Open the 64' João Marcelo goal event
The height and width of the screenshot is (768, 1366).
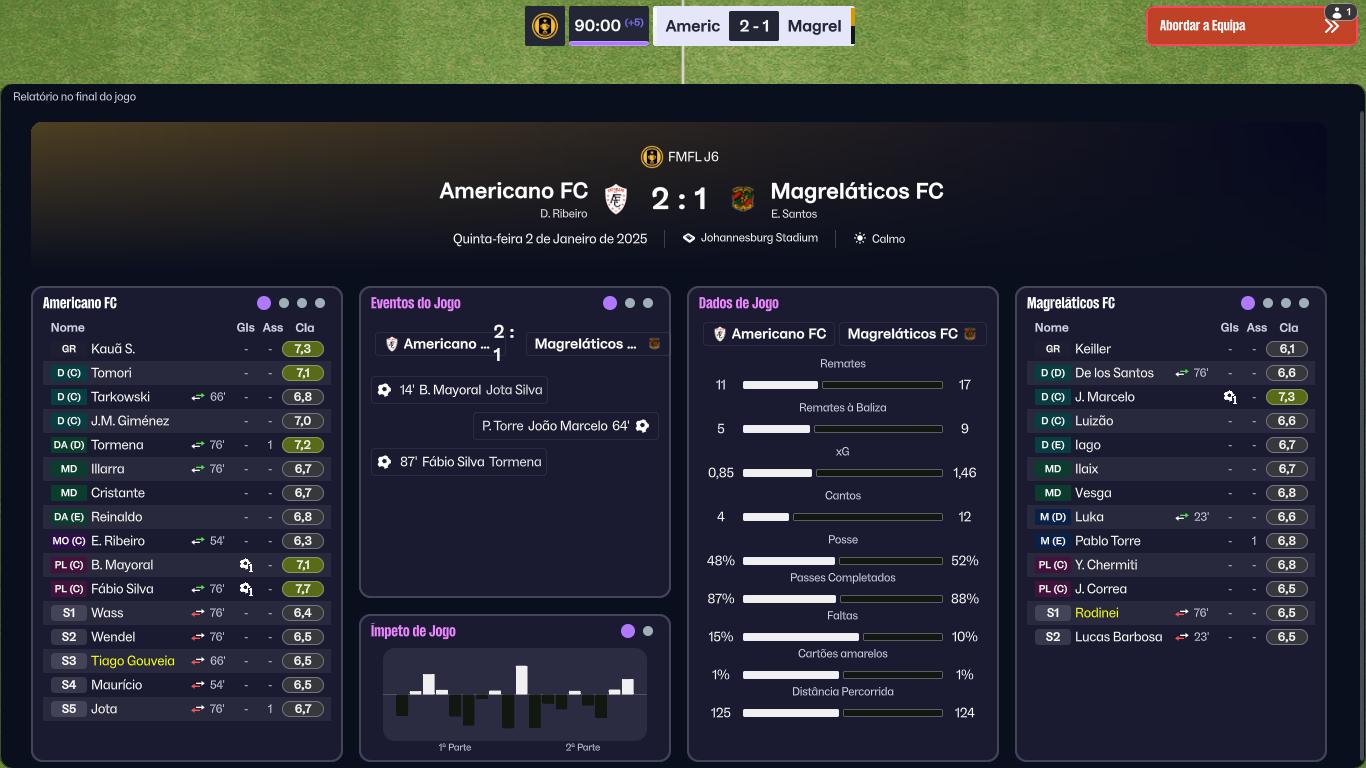(x=565, y=426)
